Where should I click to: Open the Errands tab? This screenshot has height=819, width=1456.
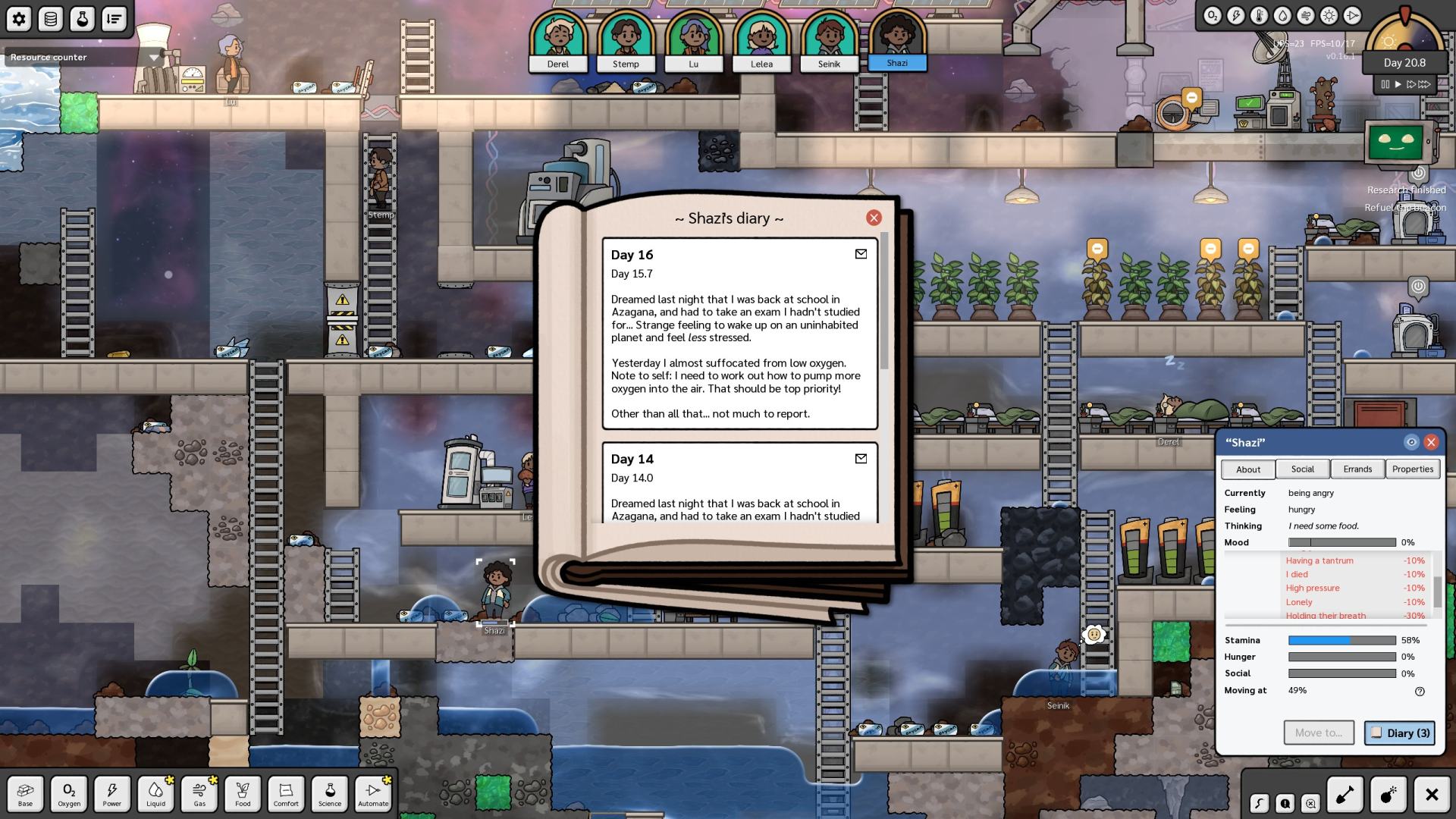click(x=1357, y=469)
